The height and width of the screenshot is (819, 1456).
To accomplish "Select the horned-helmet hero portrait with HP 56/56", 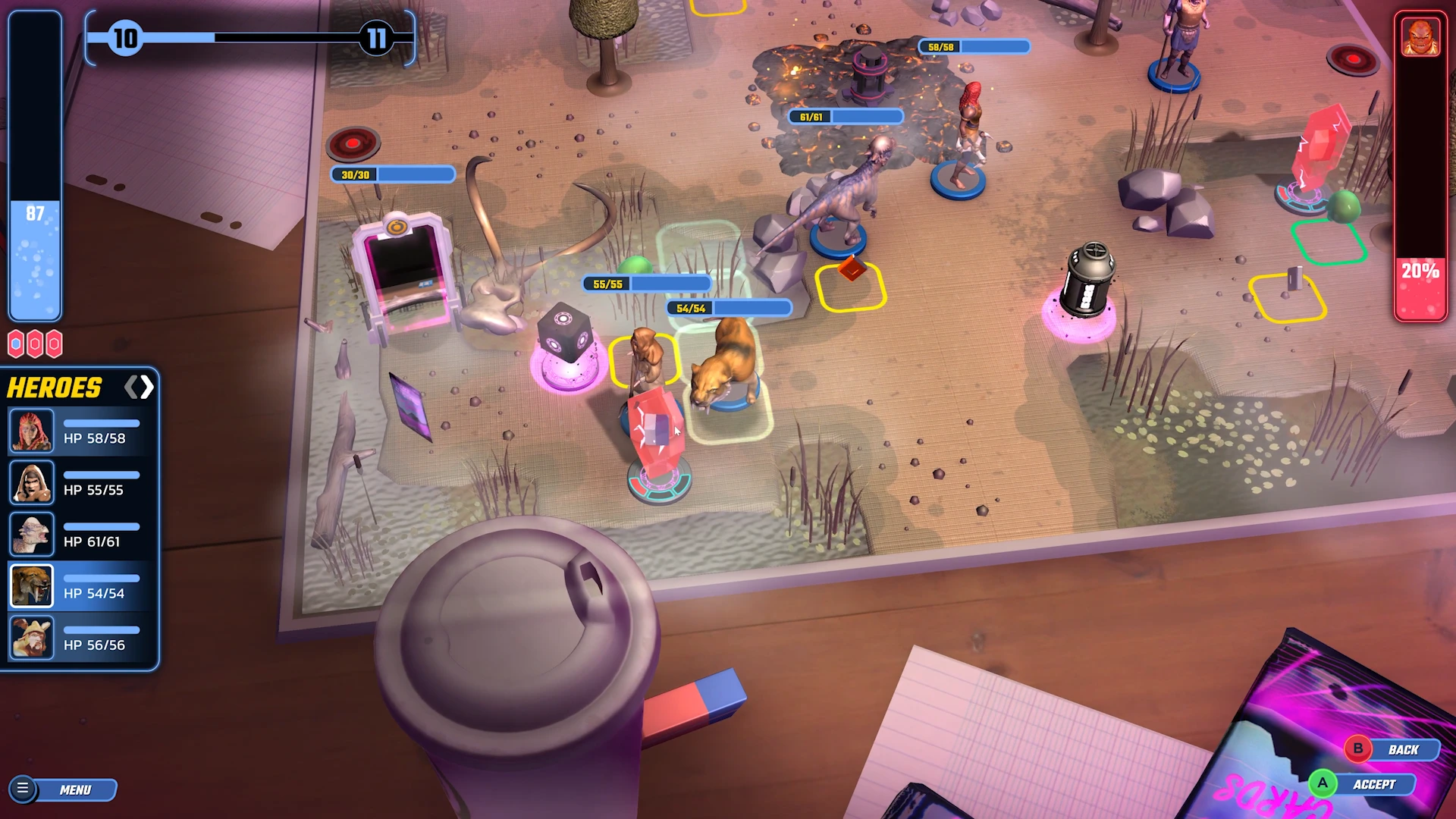I will point(31,638).
